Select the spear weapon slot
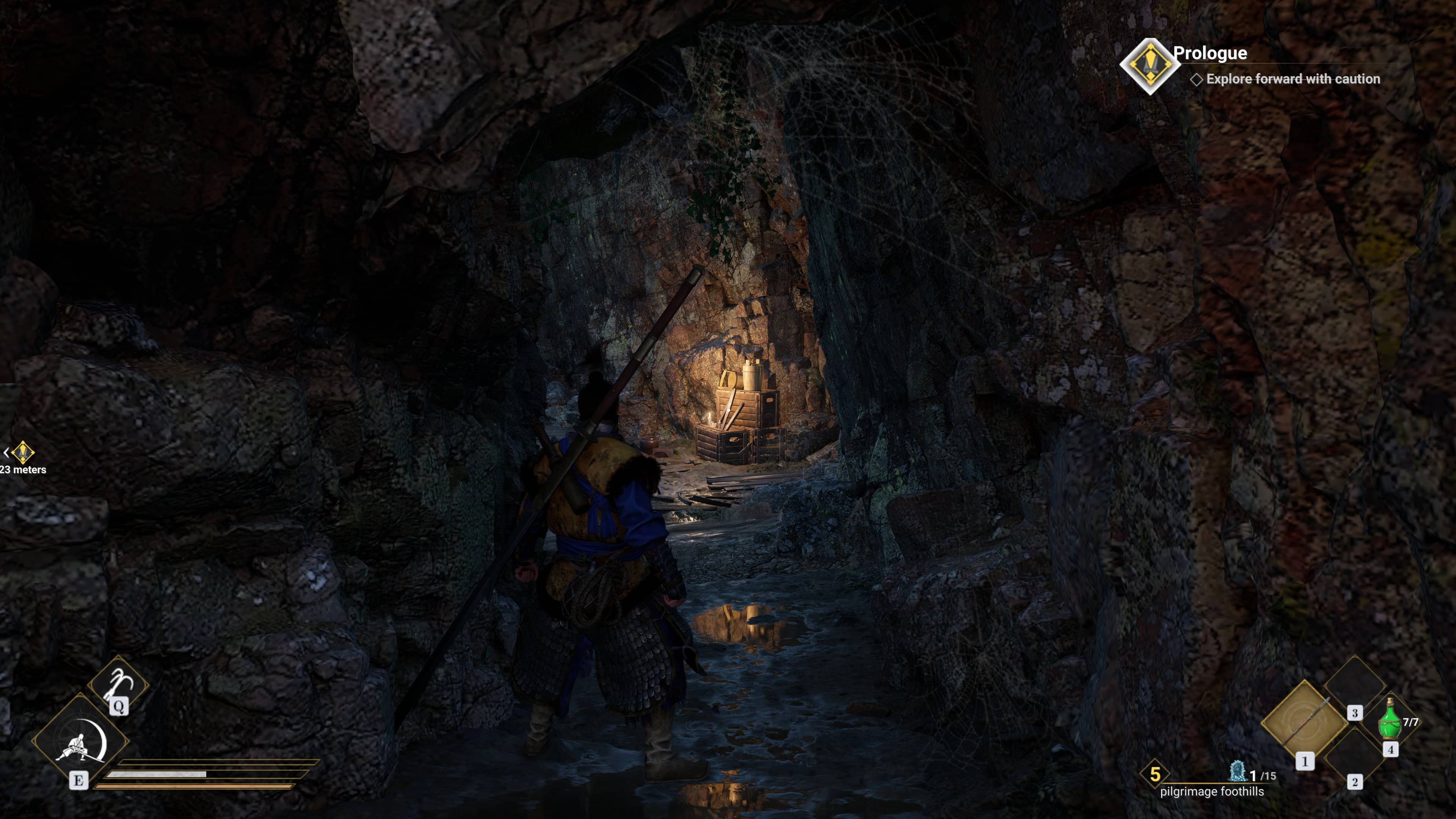Image resolution: width=1456 pixels, height=819 pixels. point(1304,722)
